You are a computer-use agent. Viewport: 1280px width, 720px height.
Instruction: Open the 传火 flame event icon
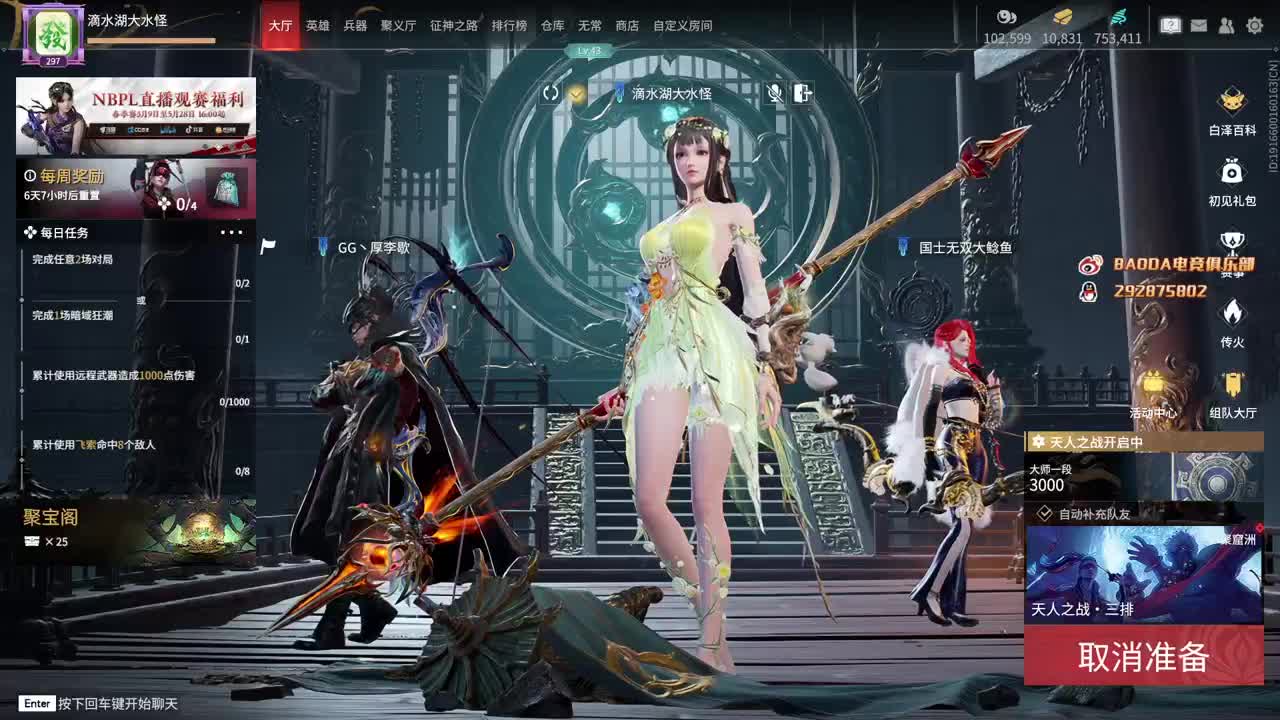[x=1232, y=312]
